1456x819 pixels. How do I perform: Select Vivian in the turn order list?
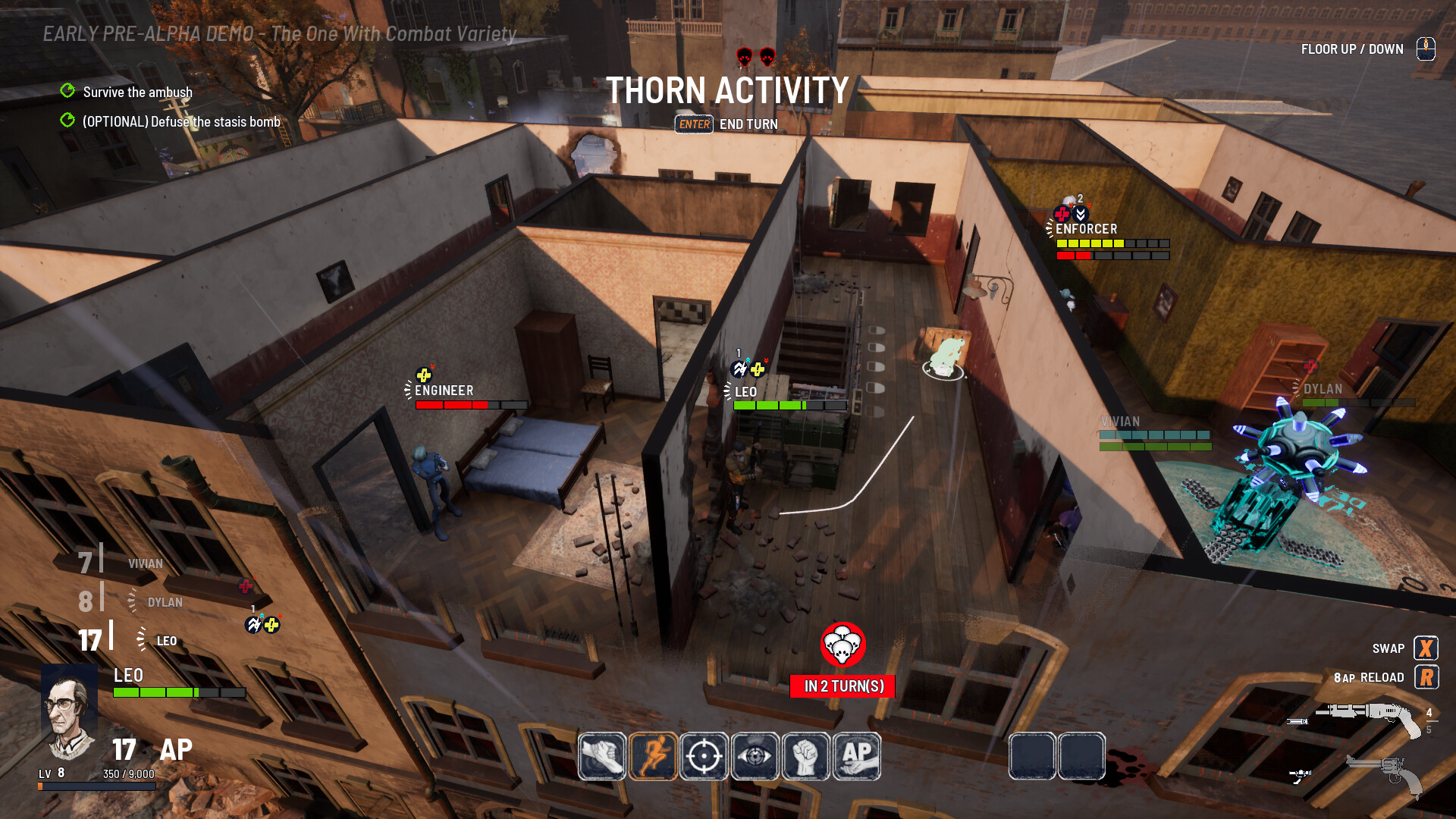click(145, 564)
